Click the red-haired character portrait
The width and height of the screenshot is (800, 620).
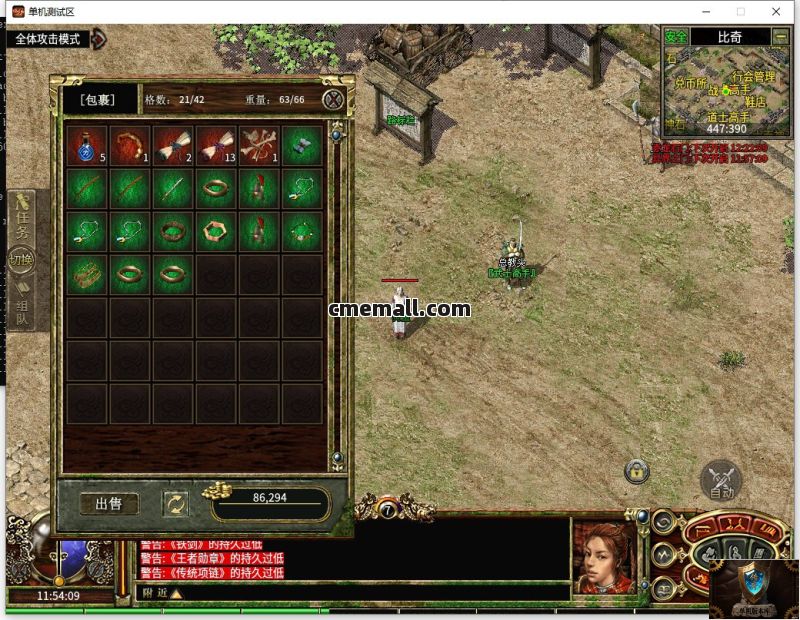(603, 558)
